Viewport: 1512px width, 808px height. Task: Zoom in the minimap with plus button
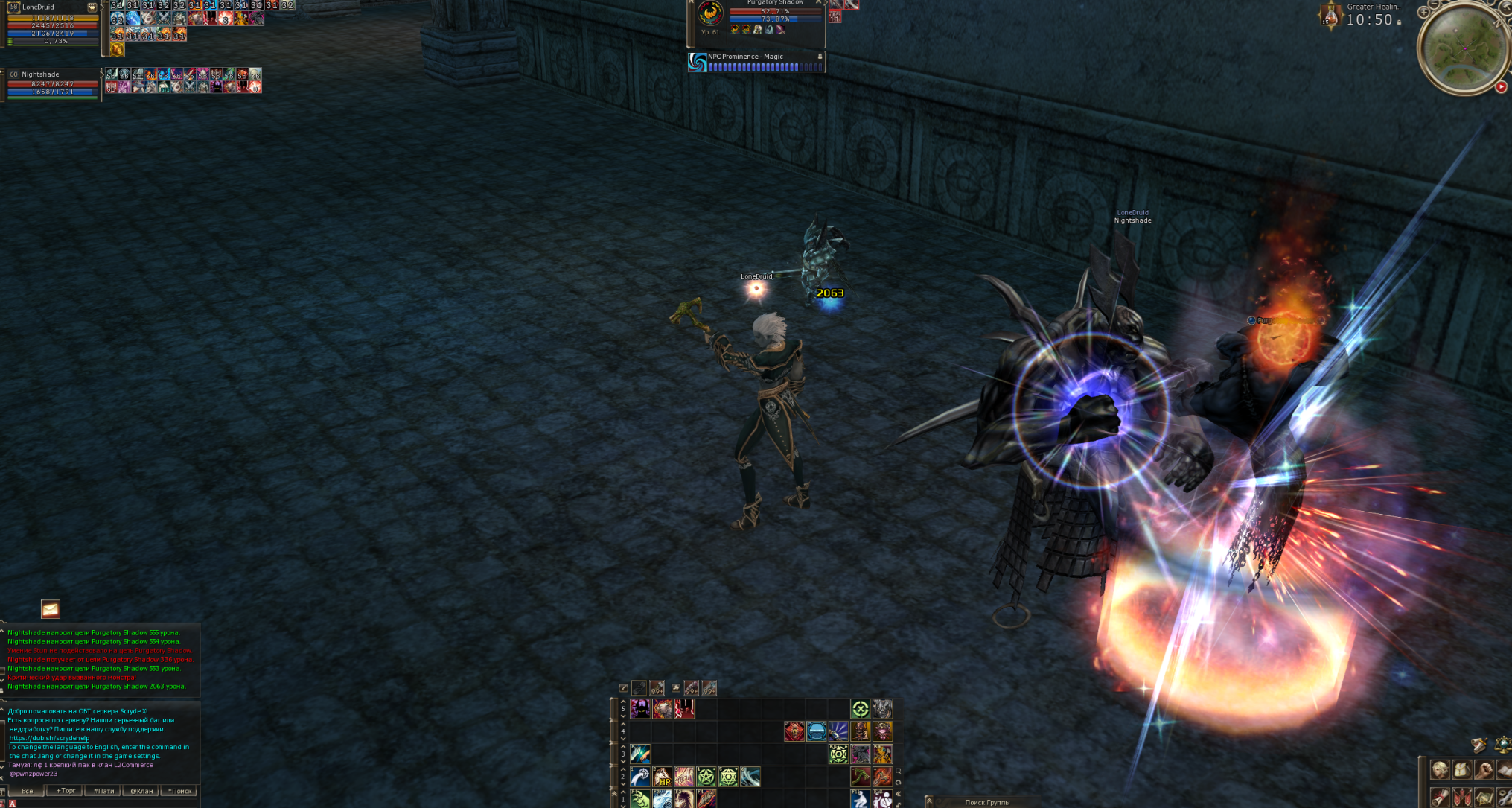[1423, 12]
